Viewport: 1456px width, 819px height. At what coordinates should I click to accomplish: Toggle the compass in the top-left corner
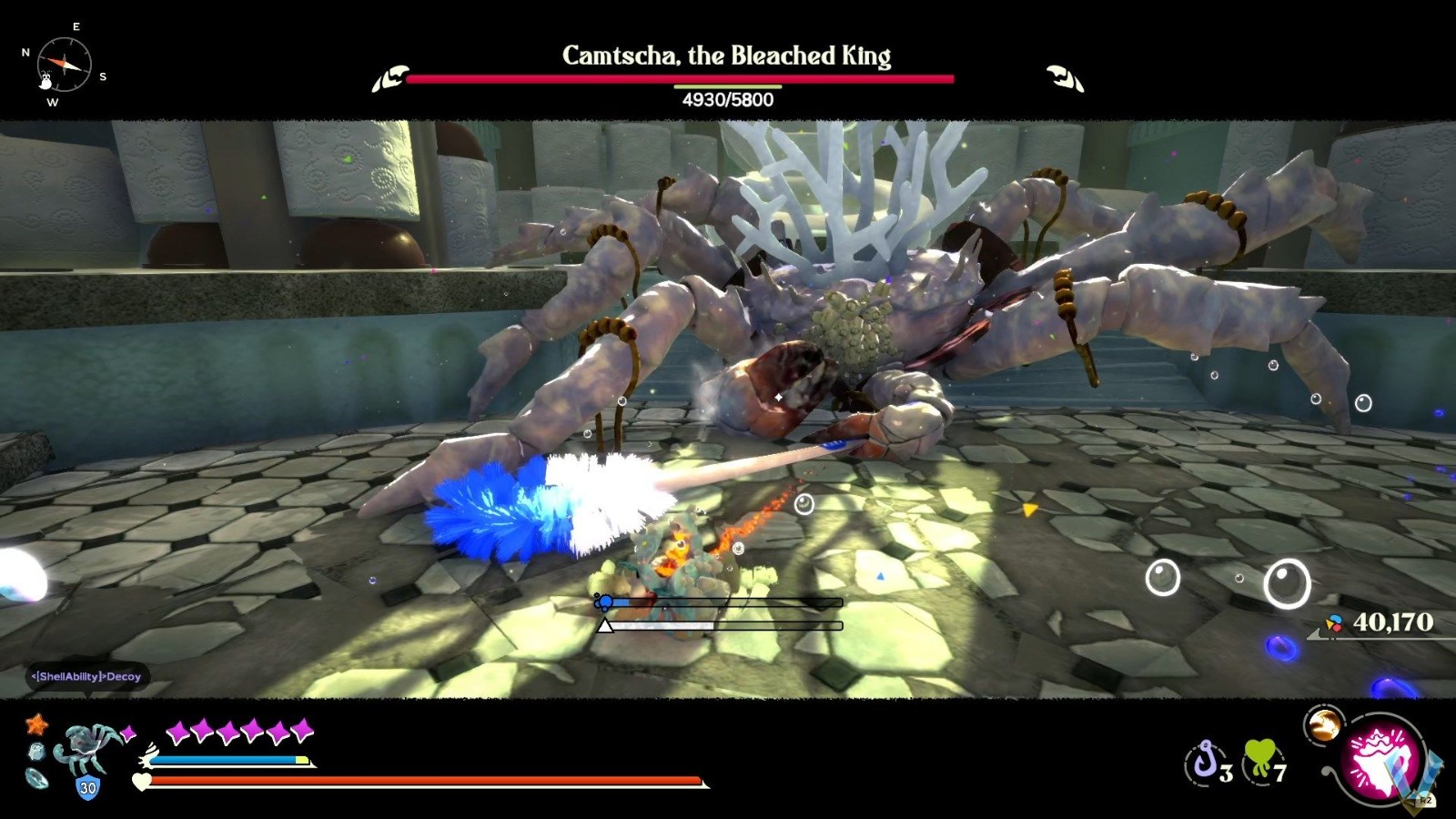64,62
